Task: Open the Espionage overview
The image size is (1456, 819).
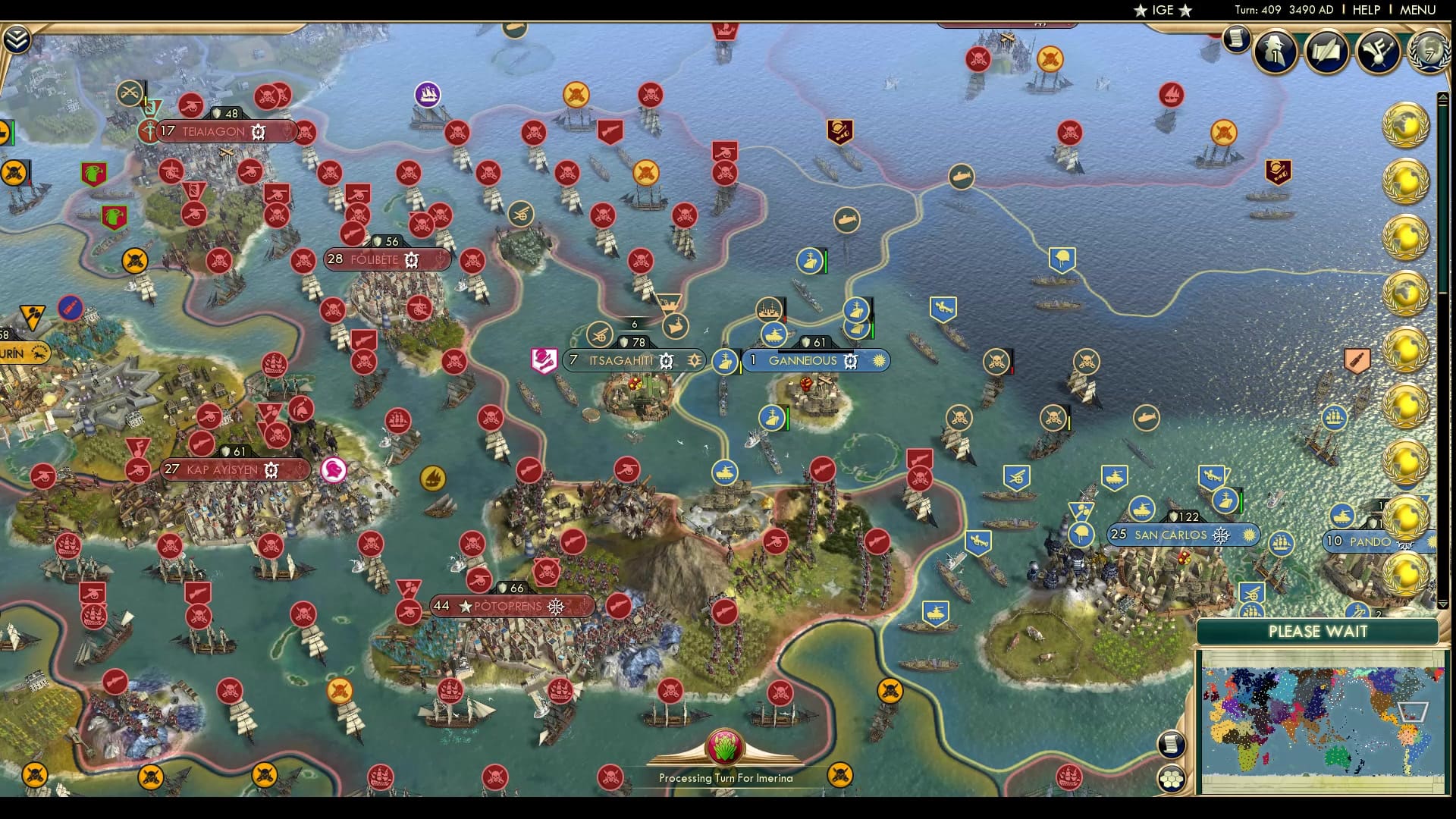Action: click(1275, 52)
